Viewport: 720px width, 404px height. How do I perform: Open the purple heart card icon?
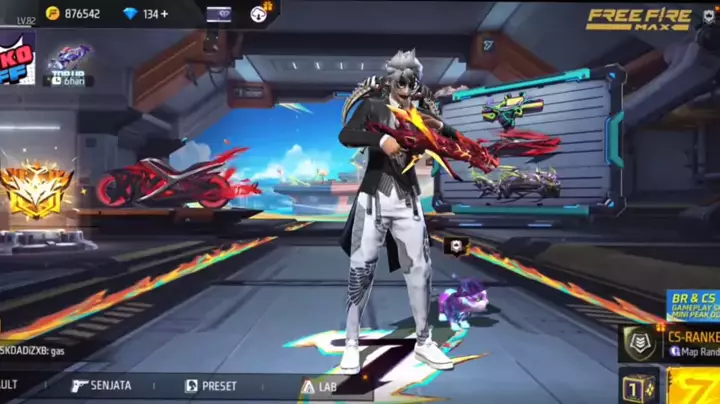click(x=218, y=14)
